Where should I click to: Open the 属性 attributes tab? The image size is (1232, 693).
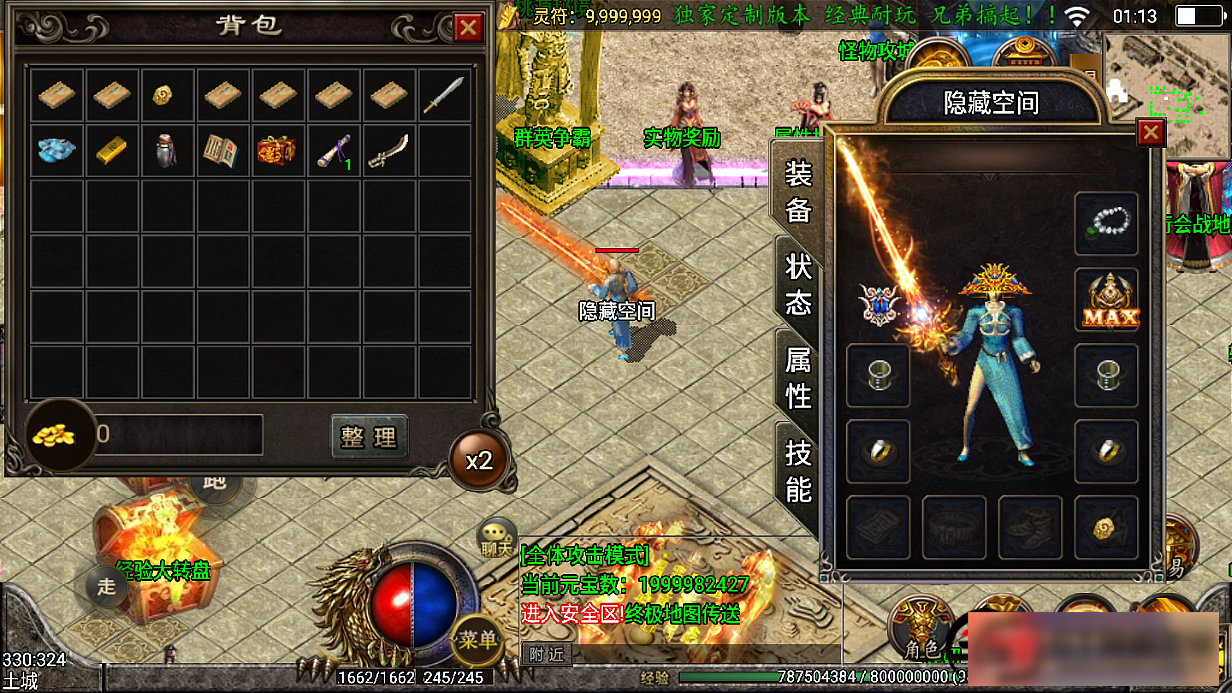pos(798,378)
